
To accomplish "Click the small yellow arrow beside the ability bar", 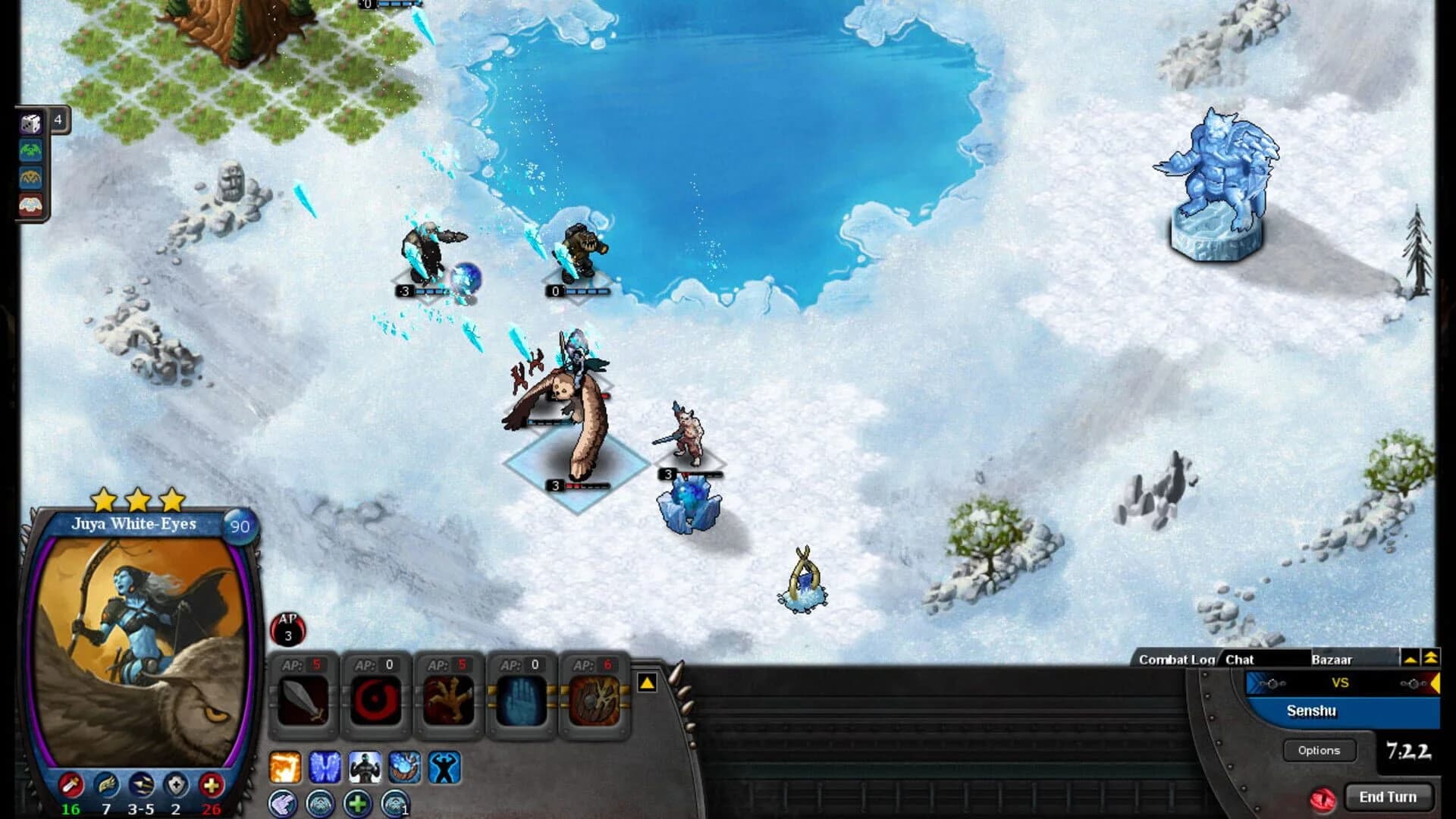I will click(x=646, y=683).
